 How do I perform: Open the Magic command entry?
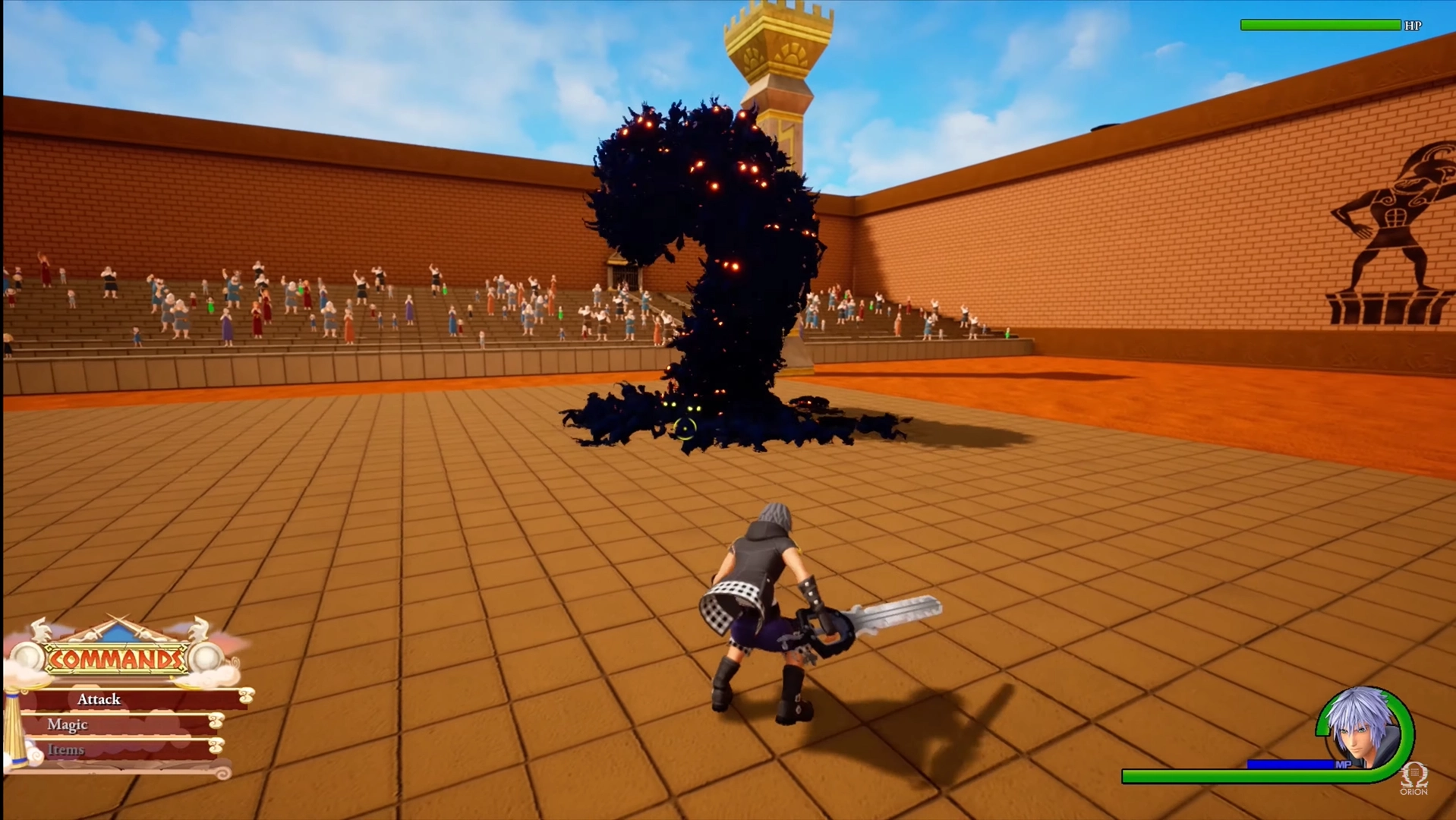(68, 724)
